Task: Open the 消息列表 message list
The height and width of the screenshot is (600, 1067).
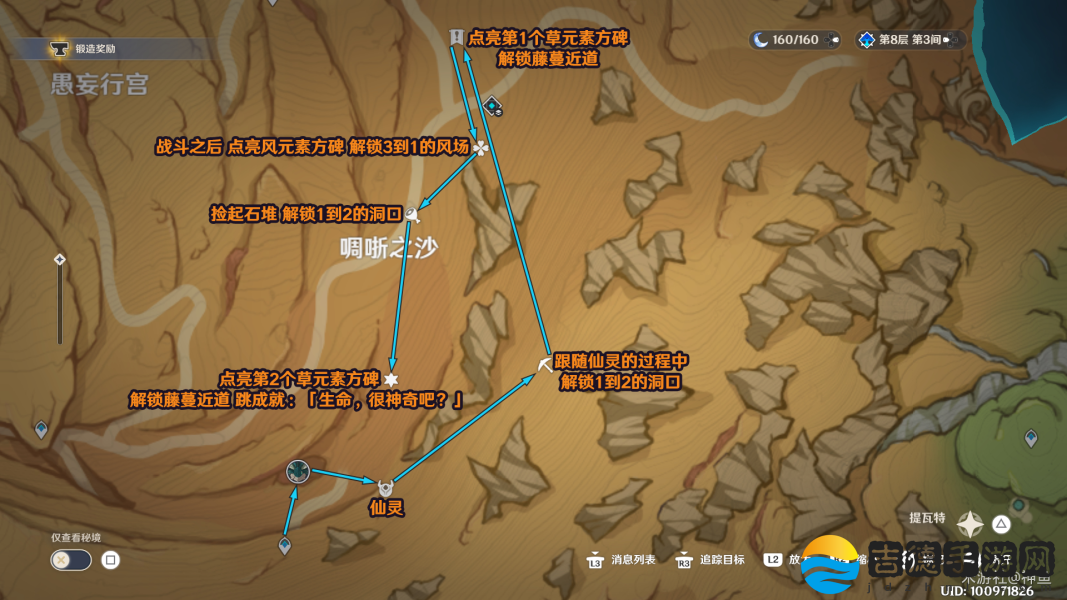Action: [623, 560]
